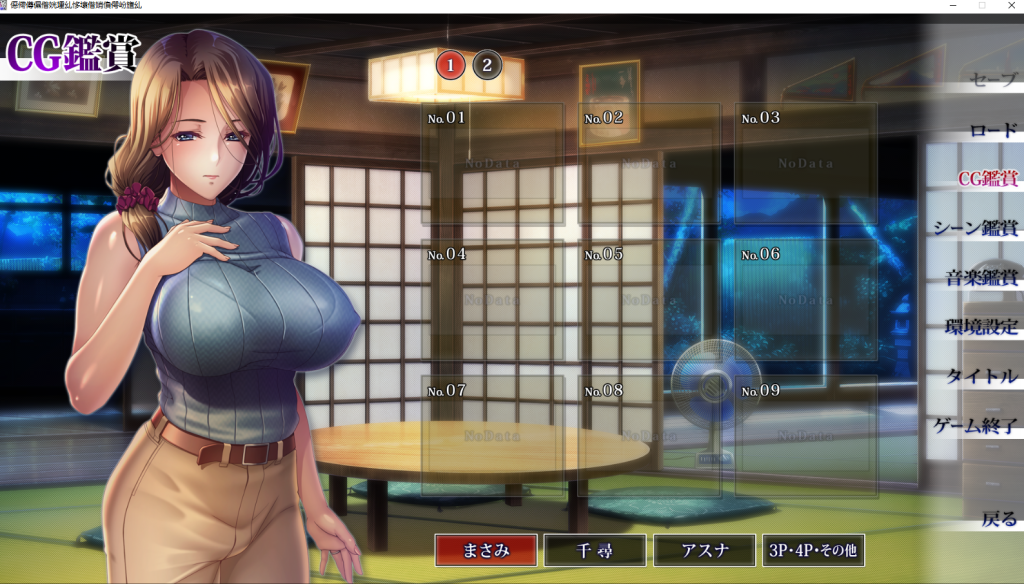Switch to gallery page 1

(x=451, y=66)
